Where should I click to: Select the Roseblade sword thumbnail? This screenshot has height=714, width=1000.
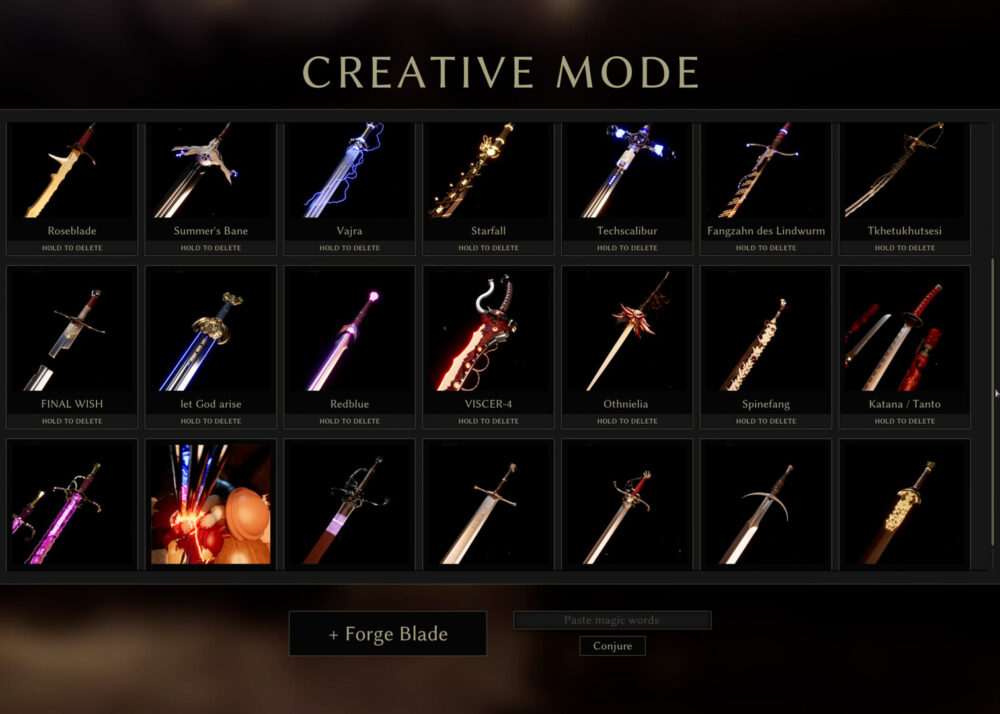[x=72, y=171]
